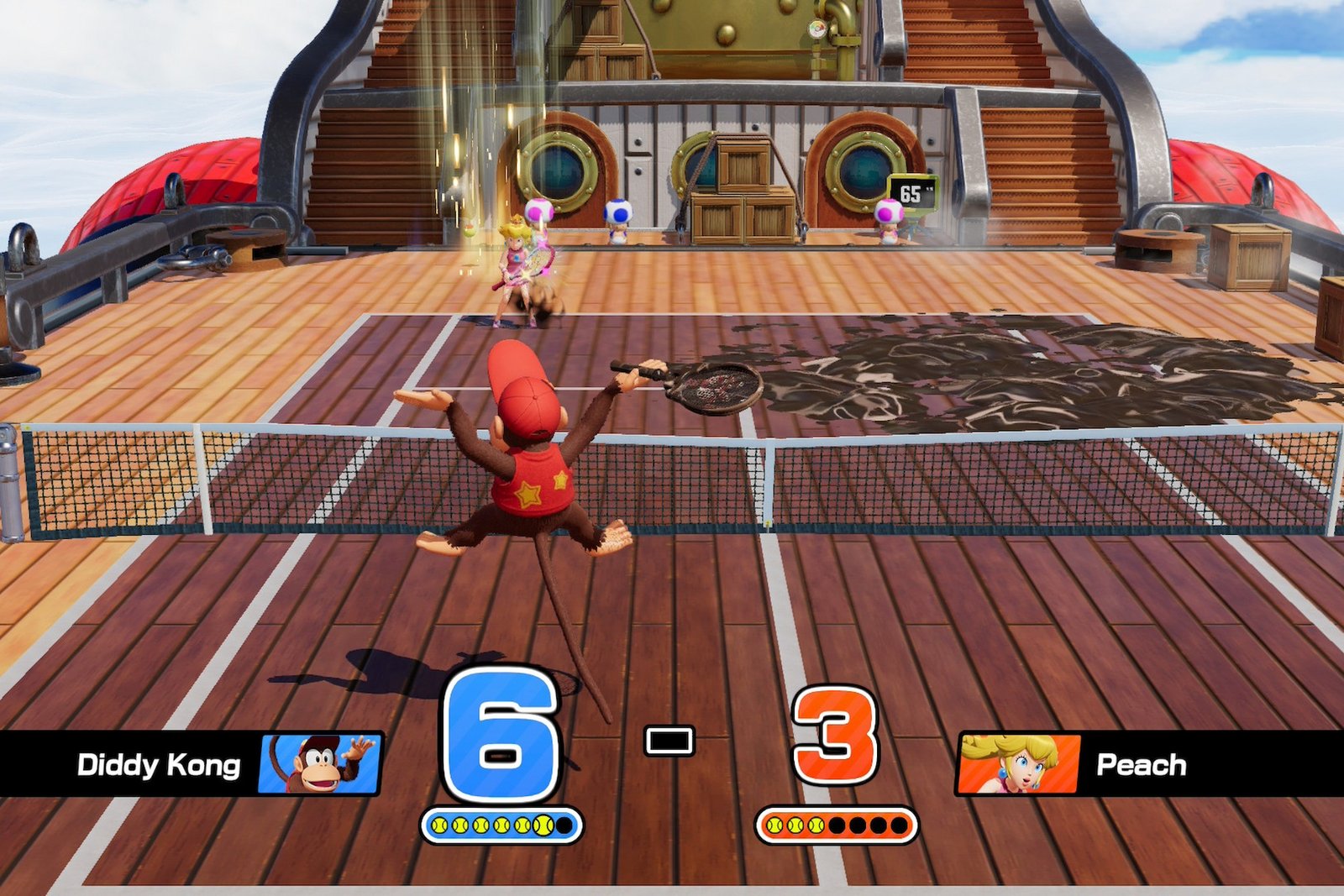The height and width of the screenshot is (896, 1344).
Task: Toggle the third ball pip in Peach's meter
Action: point(818,823)
